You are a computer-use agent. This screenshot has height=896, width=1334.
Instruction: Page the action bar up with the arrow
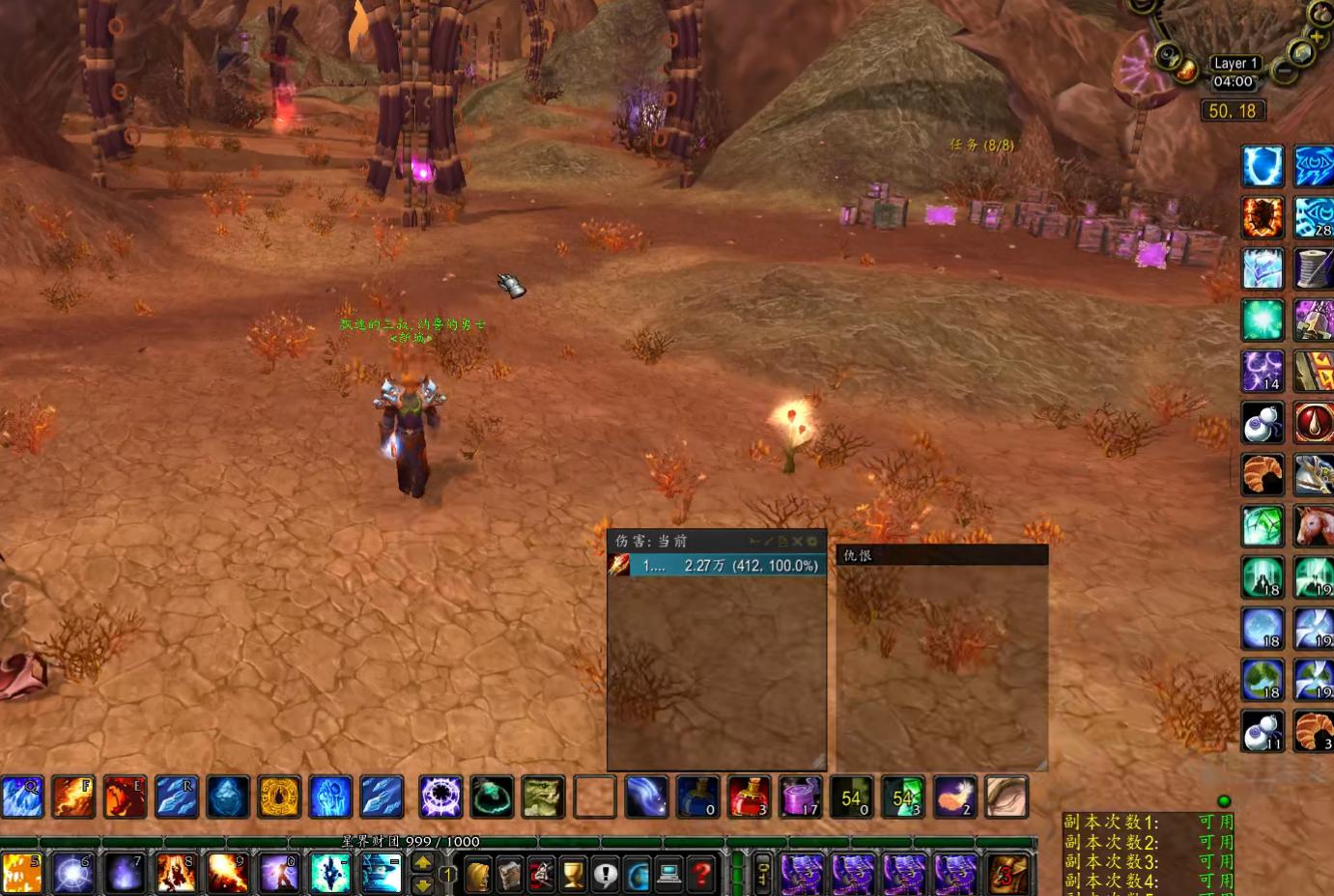[422, 864]
